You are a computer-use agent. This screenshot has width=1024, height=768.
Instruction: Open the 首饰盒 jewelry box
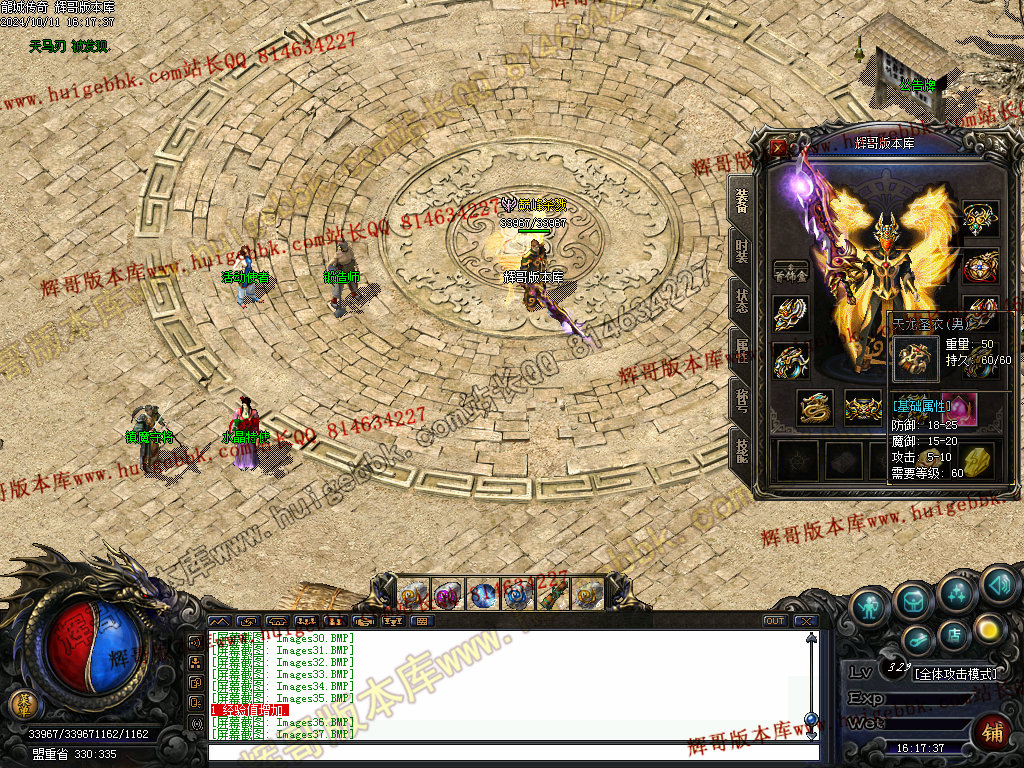click(x=791, y=270)
